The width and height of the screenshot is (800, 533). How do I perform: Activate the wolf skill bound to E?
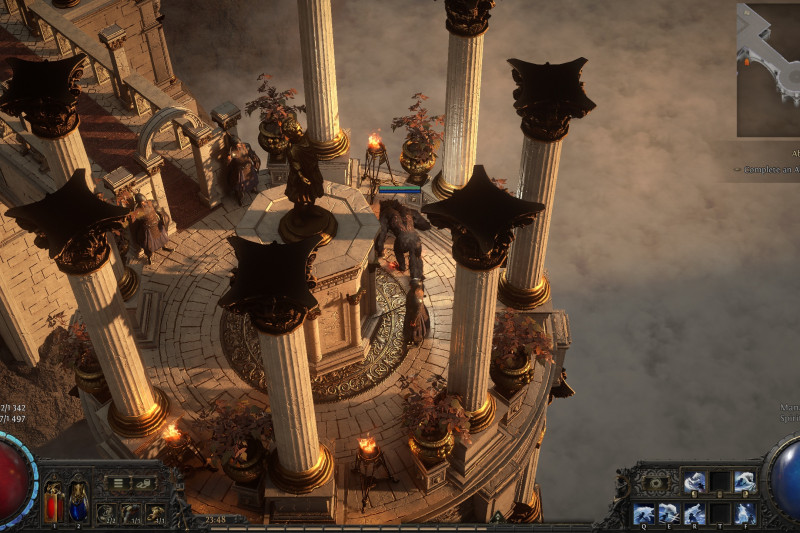[x=669, y=514]
